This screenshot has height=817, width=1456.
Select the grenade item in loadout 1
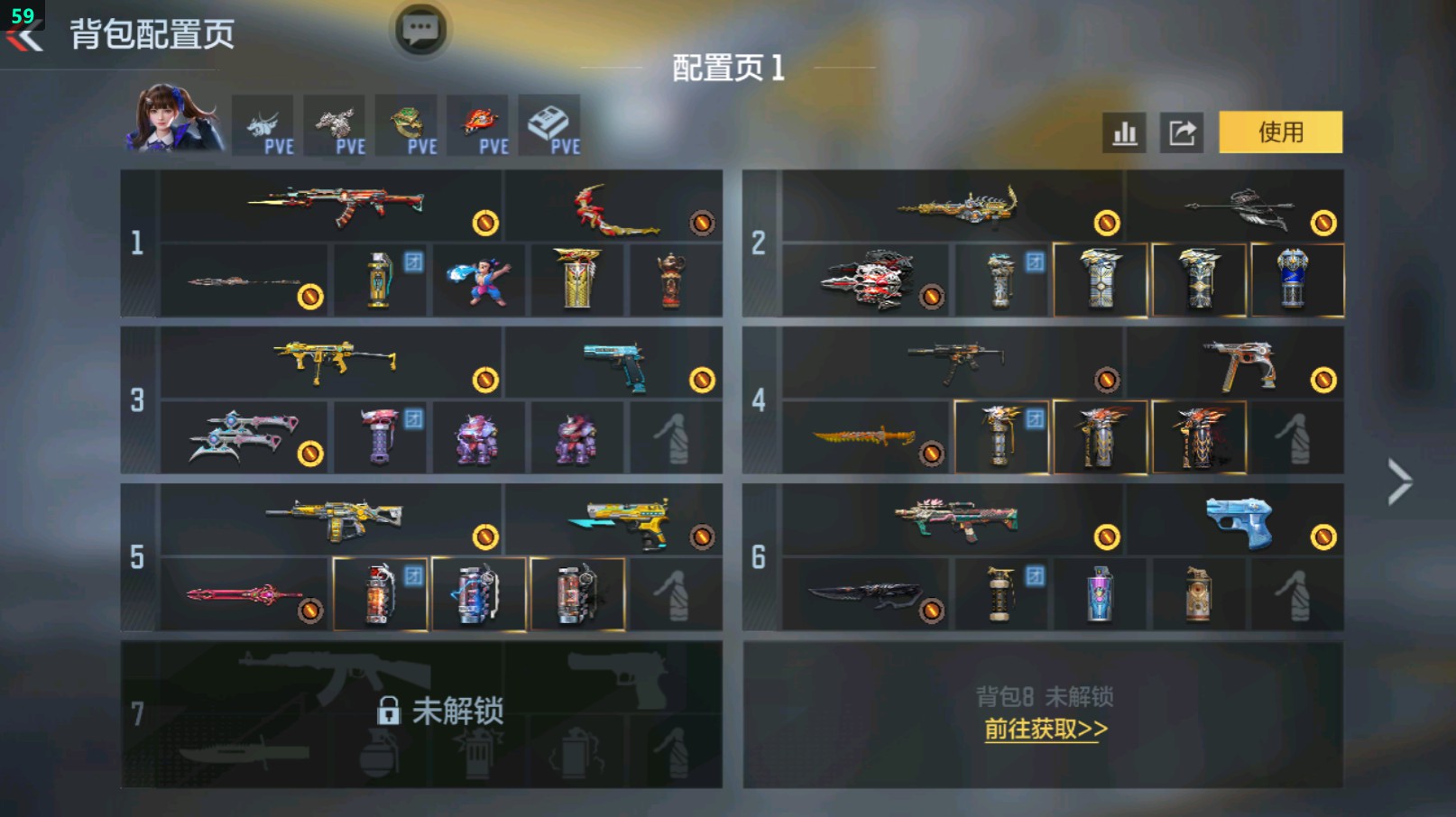pyautogui.click(x=380, y=280)
